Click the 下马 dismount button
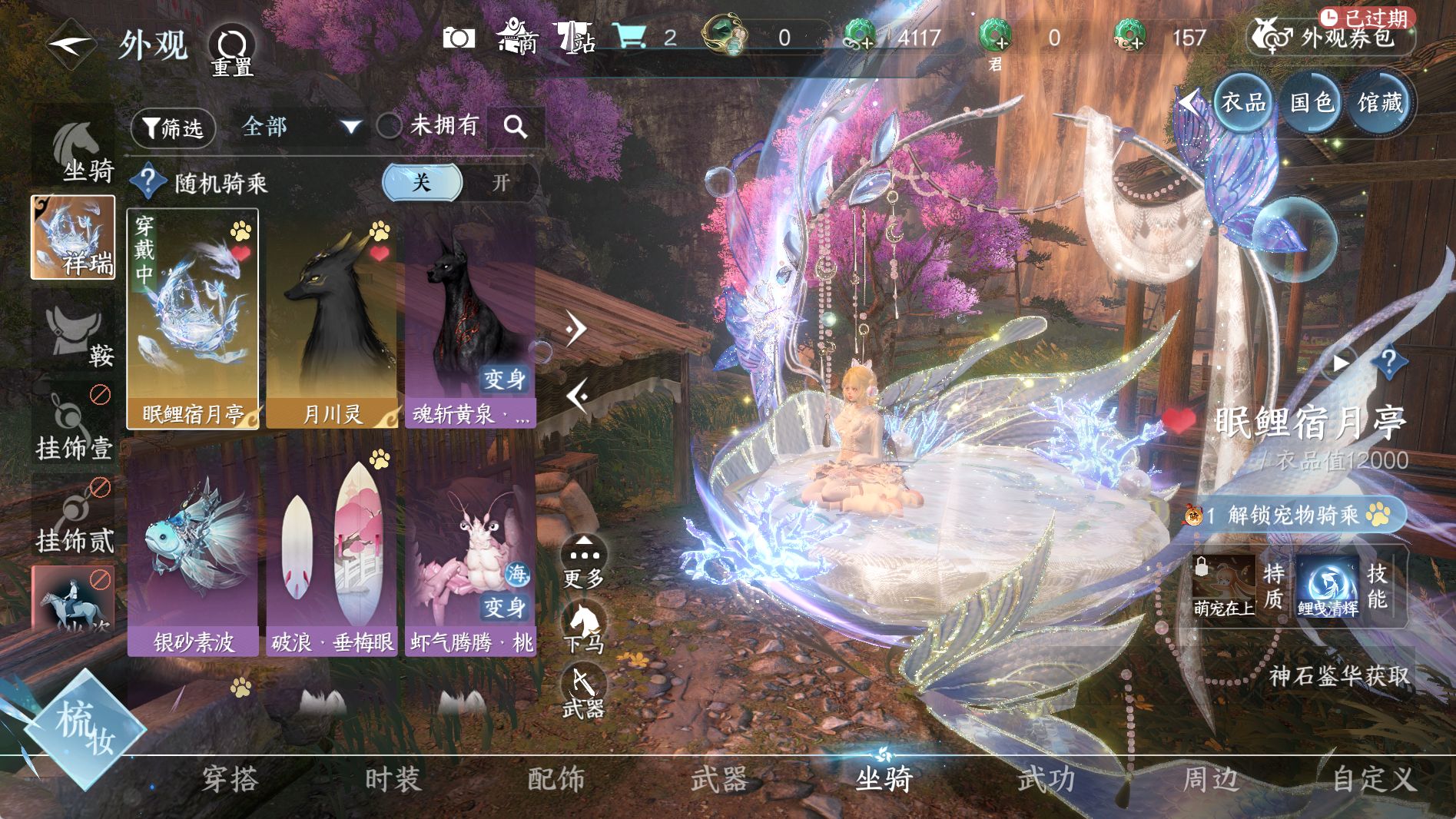 (584, 627)
